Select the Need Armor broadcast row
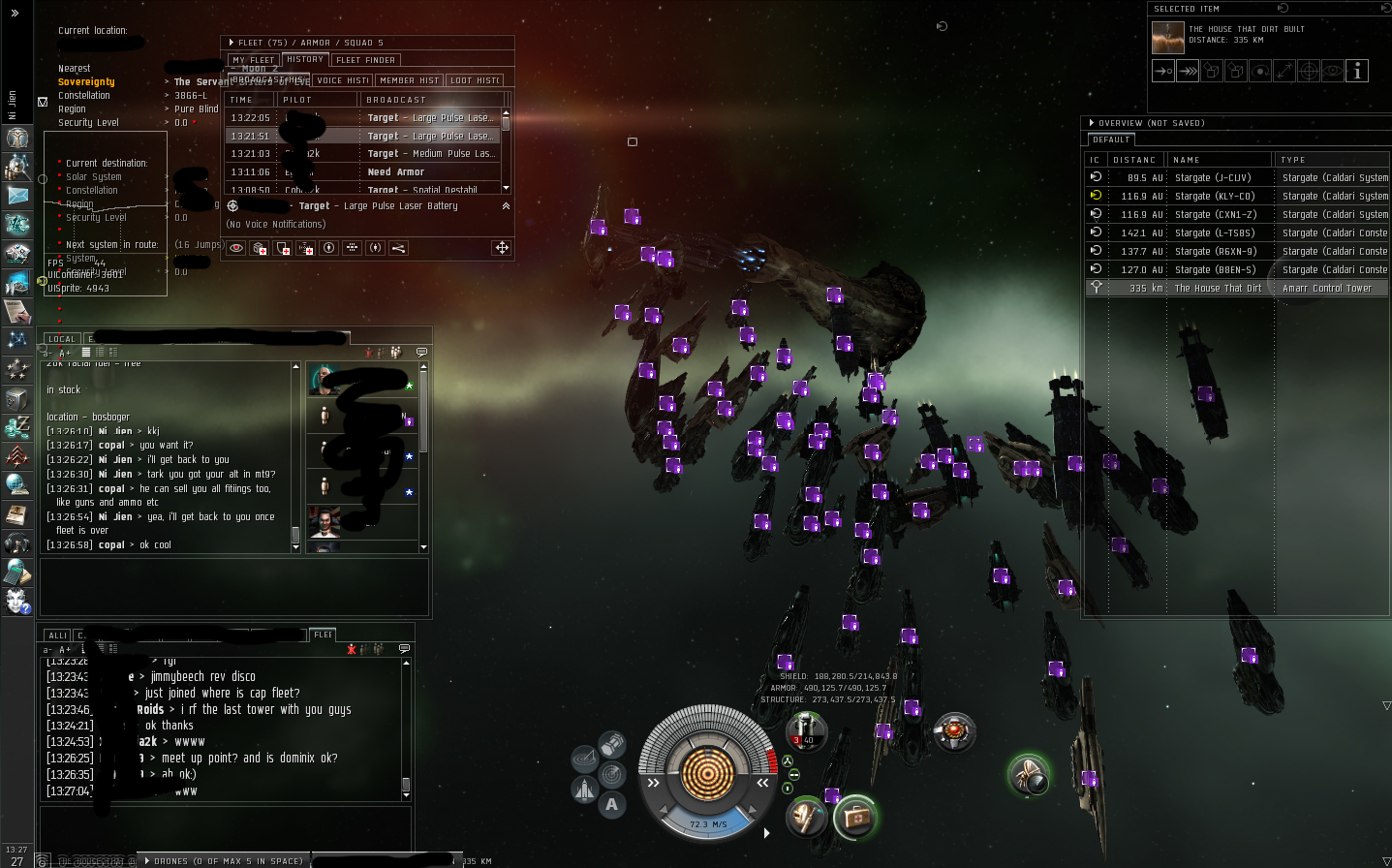The height and width of the screenshot is (868, 1392). [395, 172]
